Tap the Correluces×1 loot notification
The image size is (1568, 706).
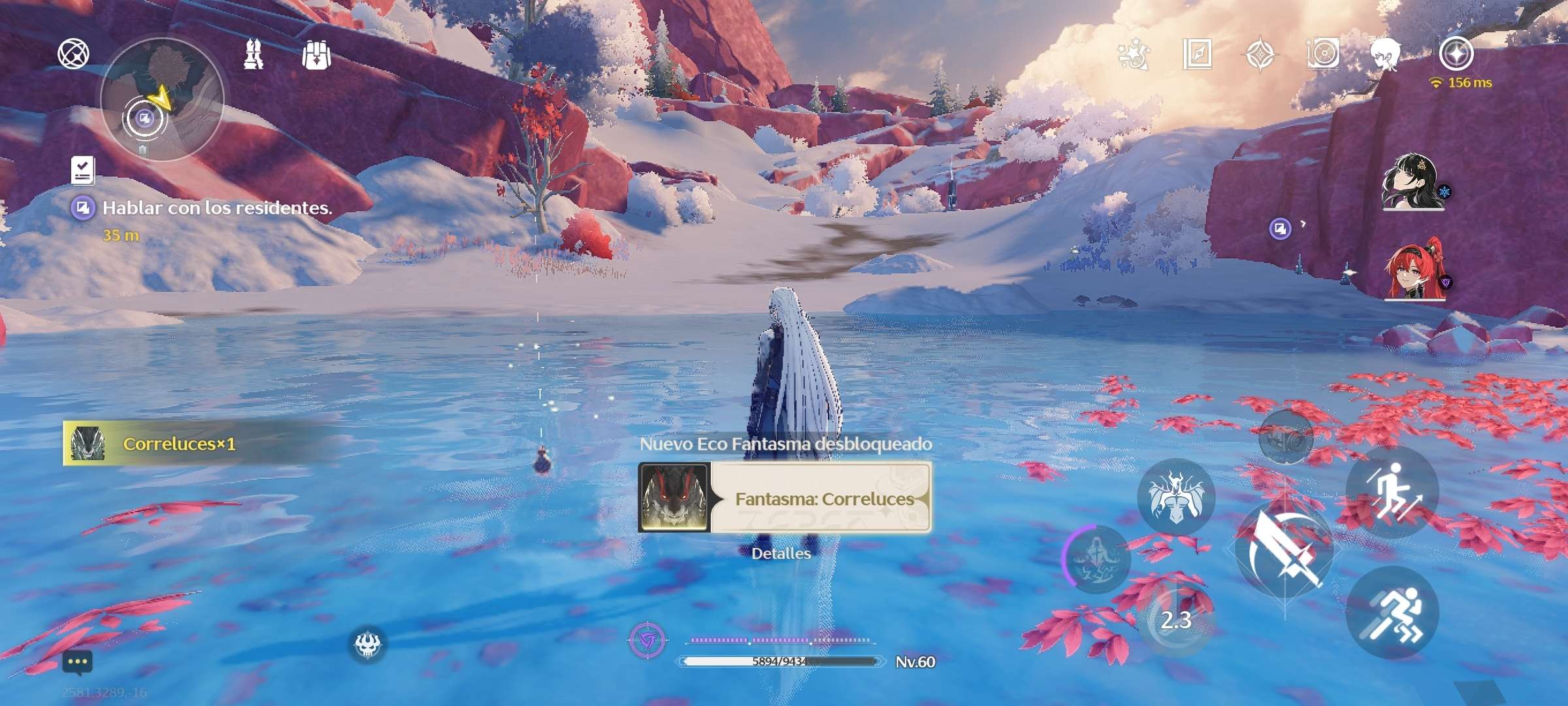point(178,444)
